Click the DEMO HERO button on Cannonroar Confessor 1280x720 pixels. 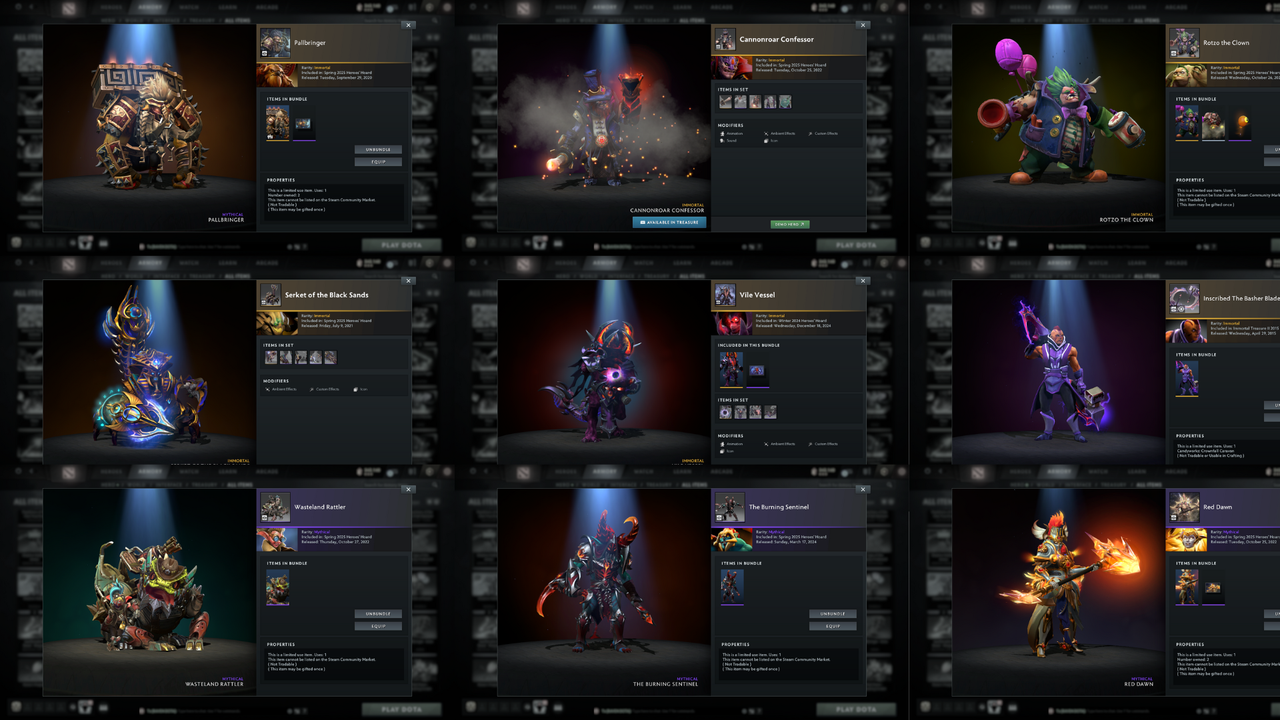[x=790, y=223]
